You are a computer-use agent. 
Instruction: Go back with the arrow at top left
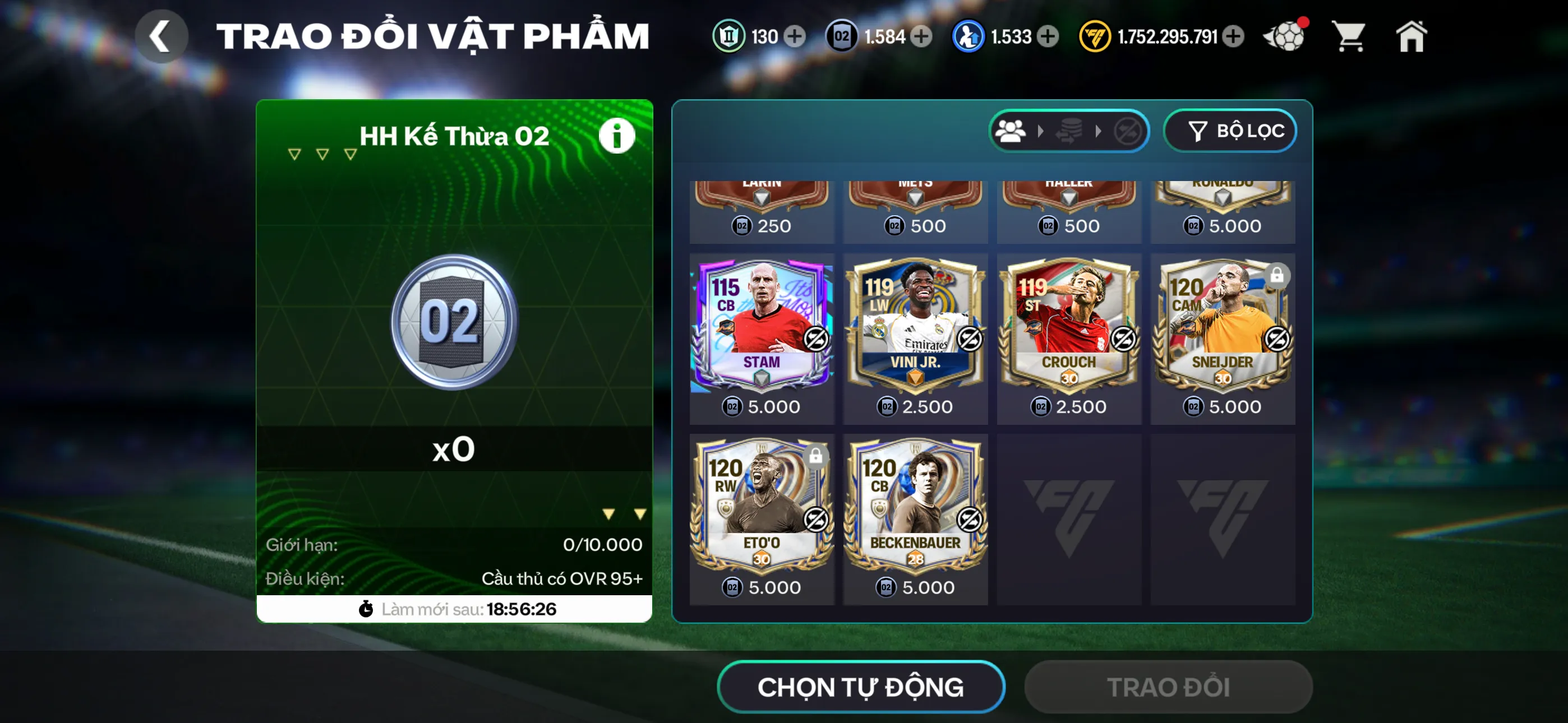162,35
